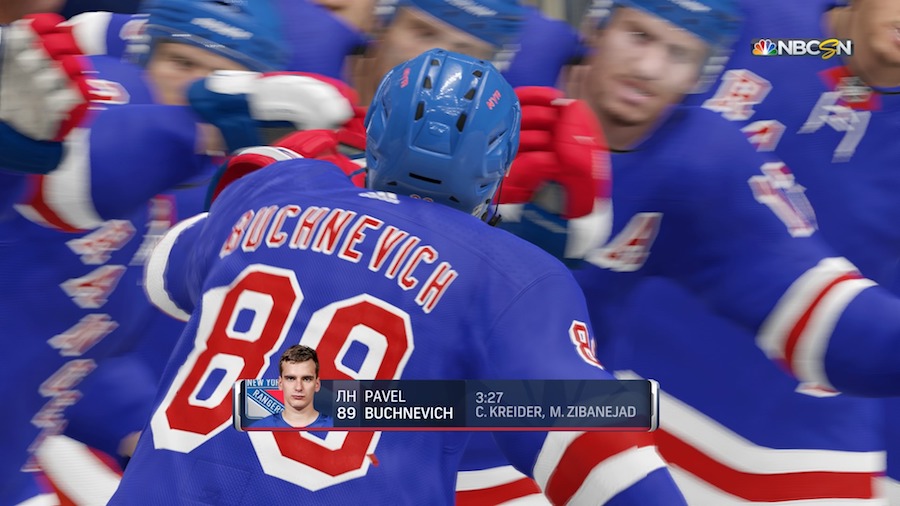Select the New York Rangers logo
This screenshot has width=900, height=506.
point(262,400)
